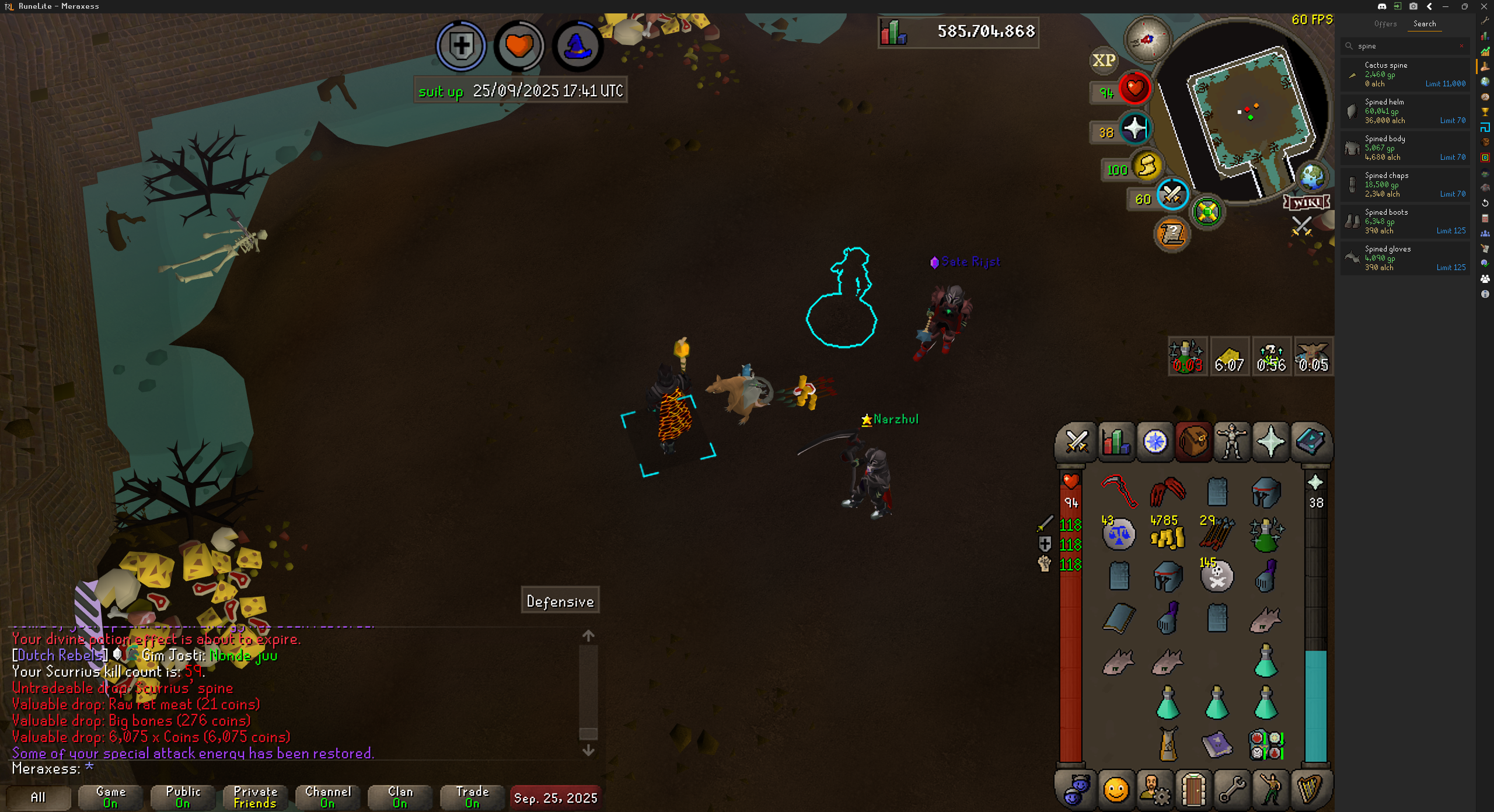Viewport: 1494px width, 812px height.
Task: Select the coins stack in inventory
Action: tap(1167, 534)
